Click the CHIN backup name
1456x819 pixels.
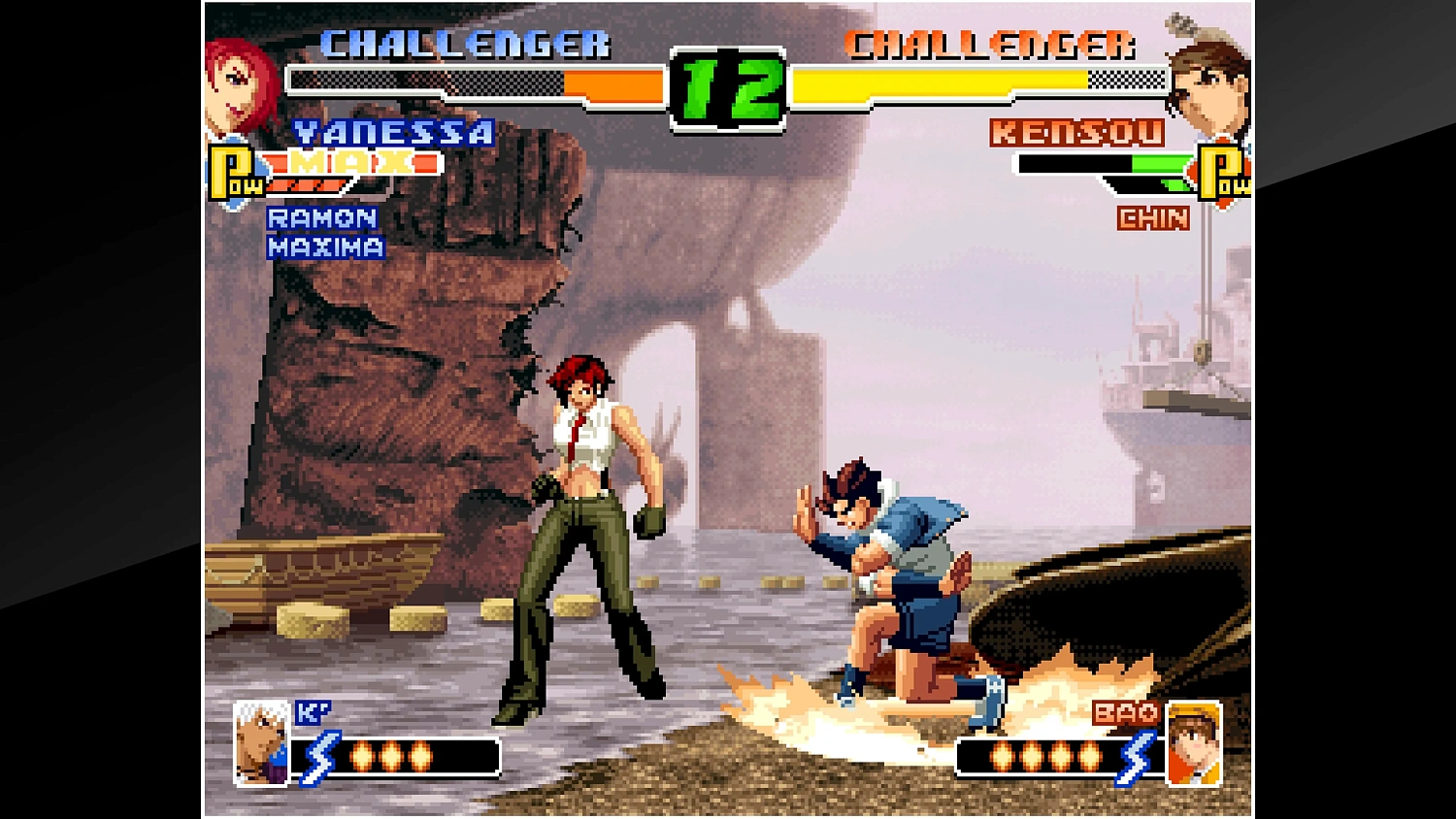point(1151,219)
